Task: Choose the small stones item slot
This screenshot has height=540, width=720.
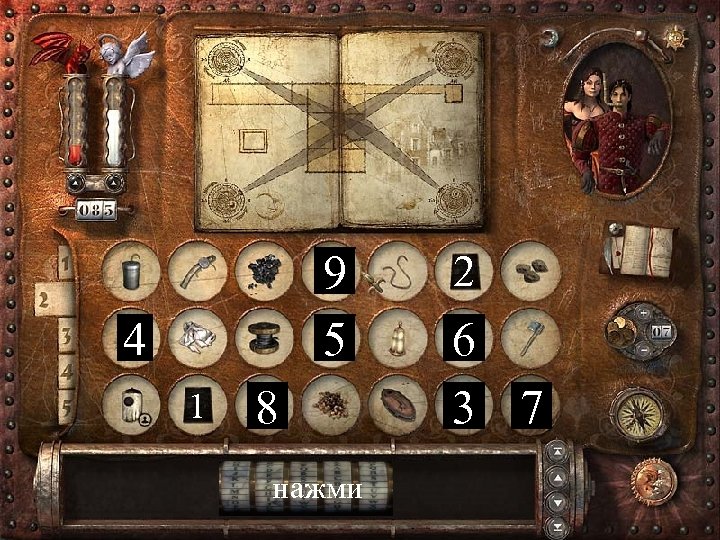Action: tap(529, 271)
